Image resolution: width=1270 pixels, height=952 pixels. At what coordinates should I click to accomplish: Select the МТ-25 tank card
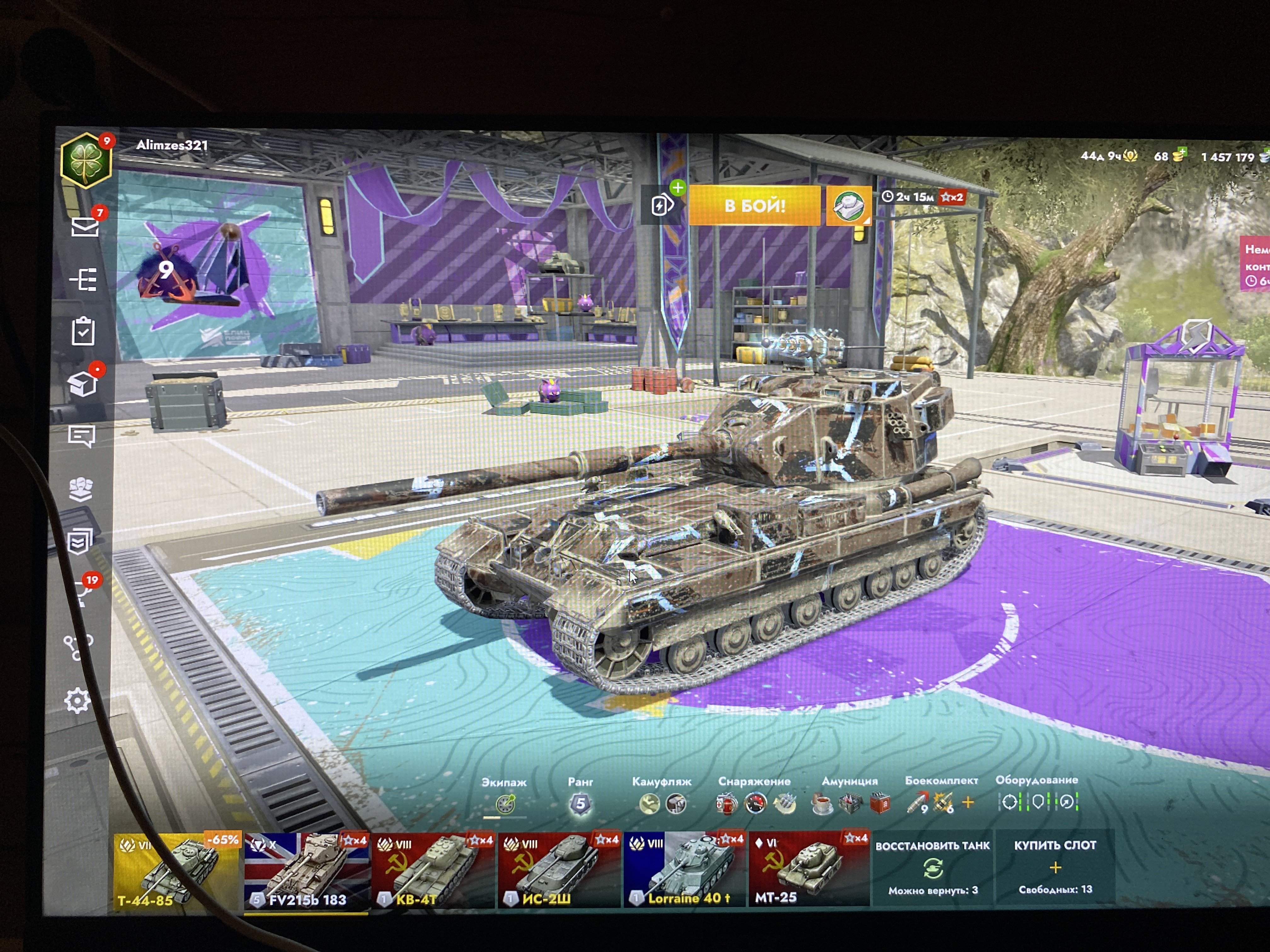(x=808, y=870)
